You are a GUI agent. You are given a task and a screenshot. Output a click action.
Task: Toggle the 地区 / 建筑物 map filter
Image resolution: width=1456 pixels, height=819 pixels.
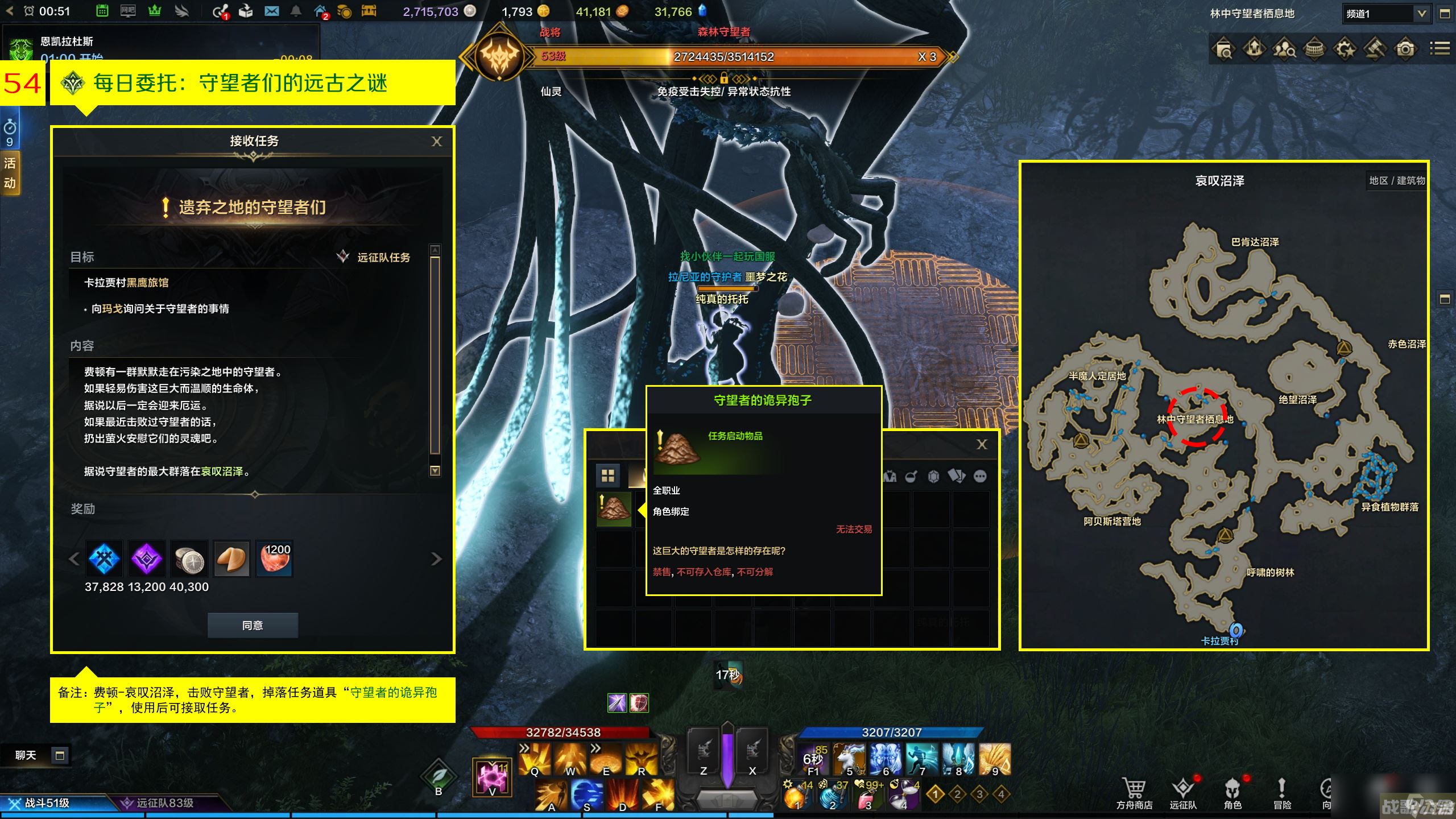1396,181
